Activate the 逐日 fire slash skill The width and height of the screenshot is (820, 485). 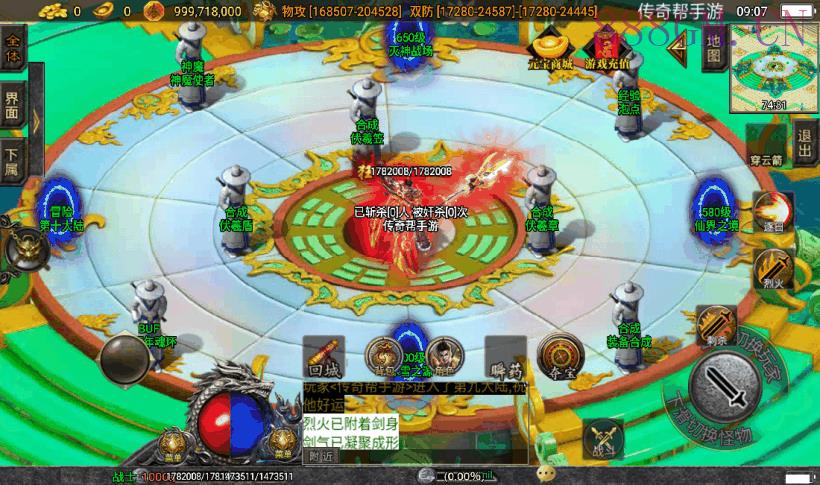pyautogui.click(x=772, y=211)
